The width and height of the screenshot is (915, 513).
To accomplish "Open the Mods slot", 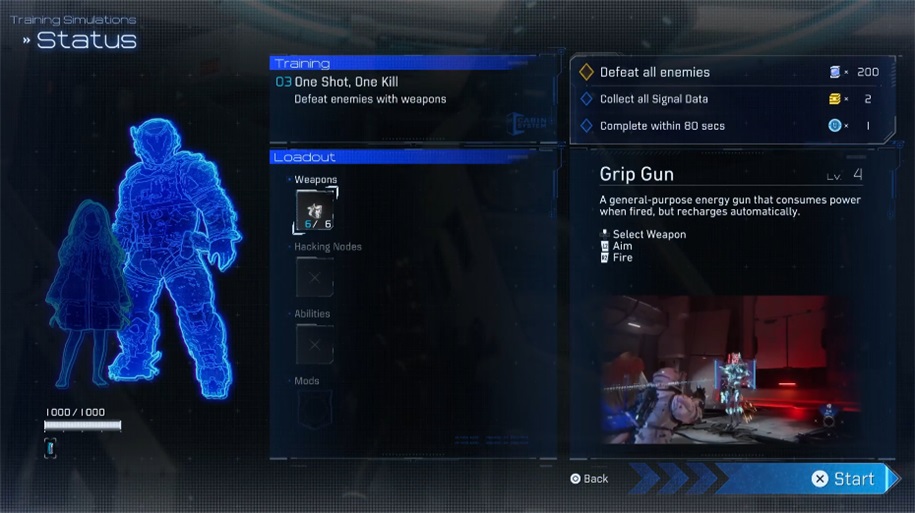I will pos(314,410).
